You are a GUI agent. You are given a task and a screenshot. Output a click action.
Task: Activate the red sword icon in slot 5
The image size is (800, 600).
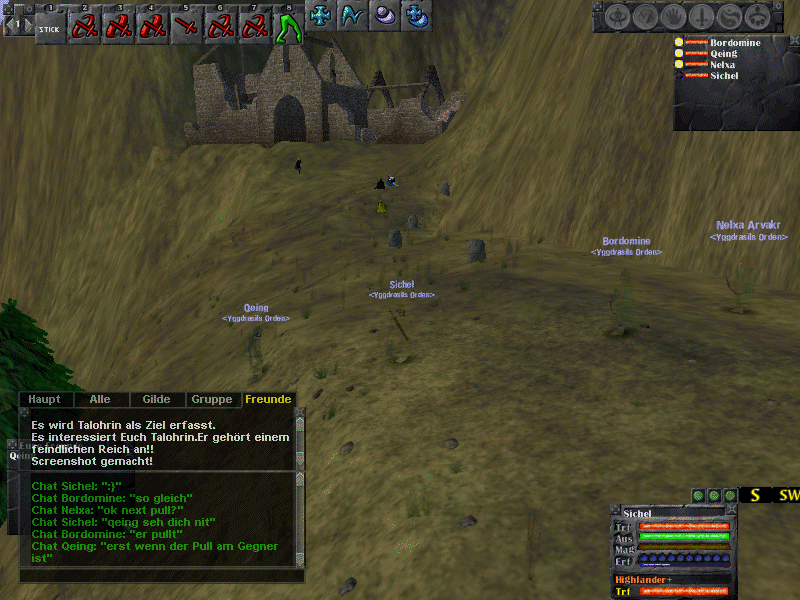pos(186,27)
